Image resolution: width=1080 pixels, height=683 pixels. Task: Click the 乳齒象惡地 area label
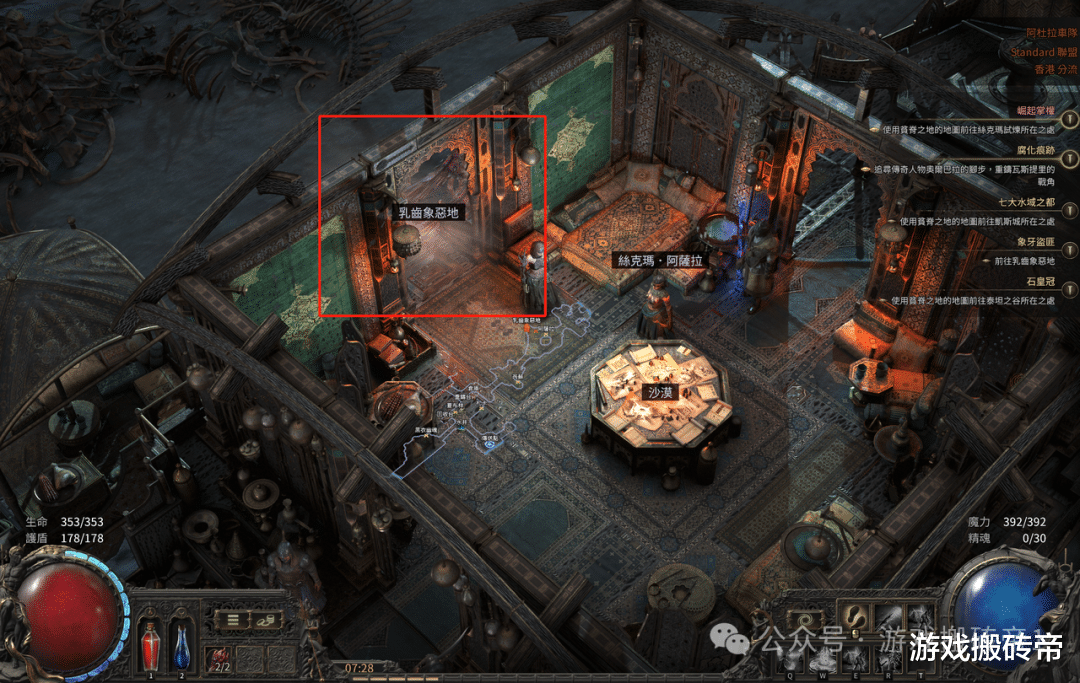(427, 213)
